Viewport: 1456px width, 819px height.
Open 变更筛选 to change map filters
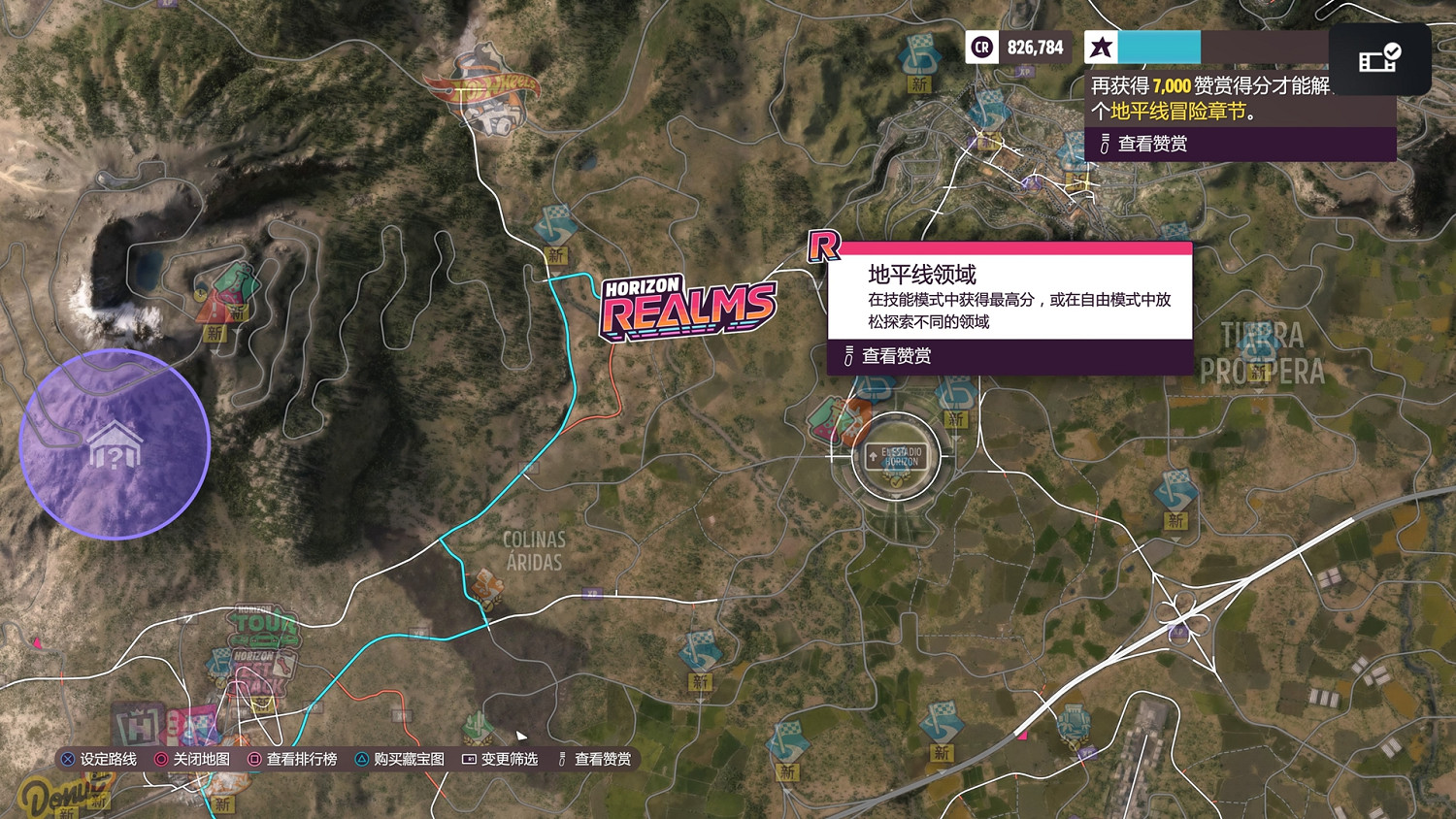click(510, 759)
